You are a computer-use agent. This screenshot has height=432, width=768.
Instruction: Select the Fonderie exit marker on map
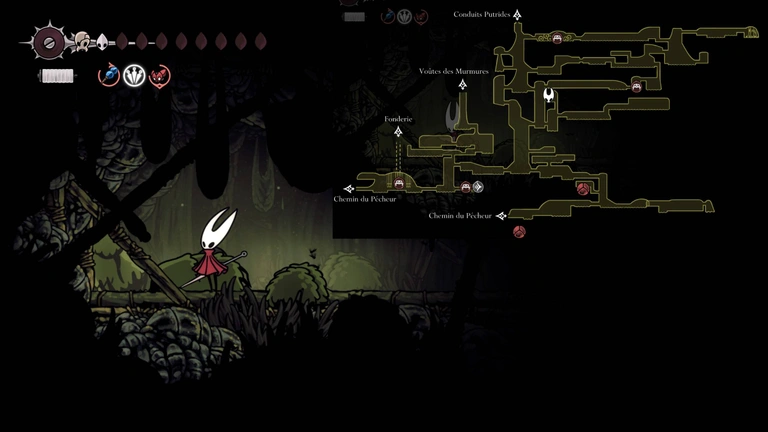(x=398, y=131)
